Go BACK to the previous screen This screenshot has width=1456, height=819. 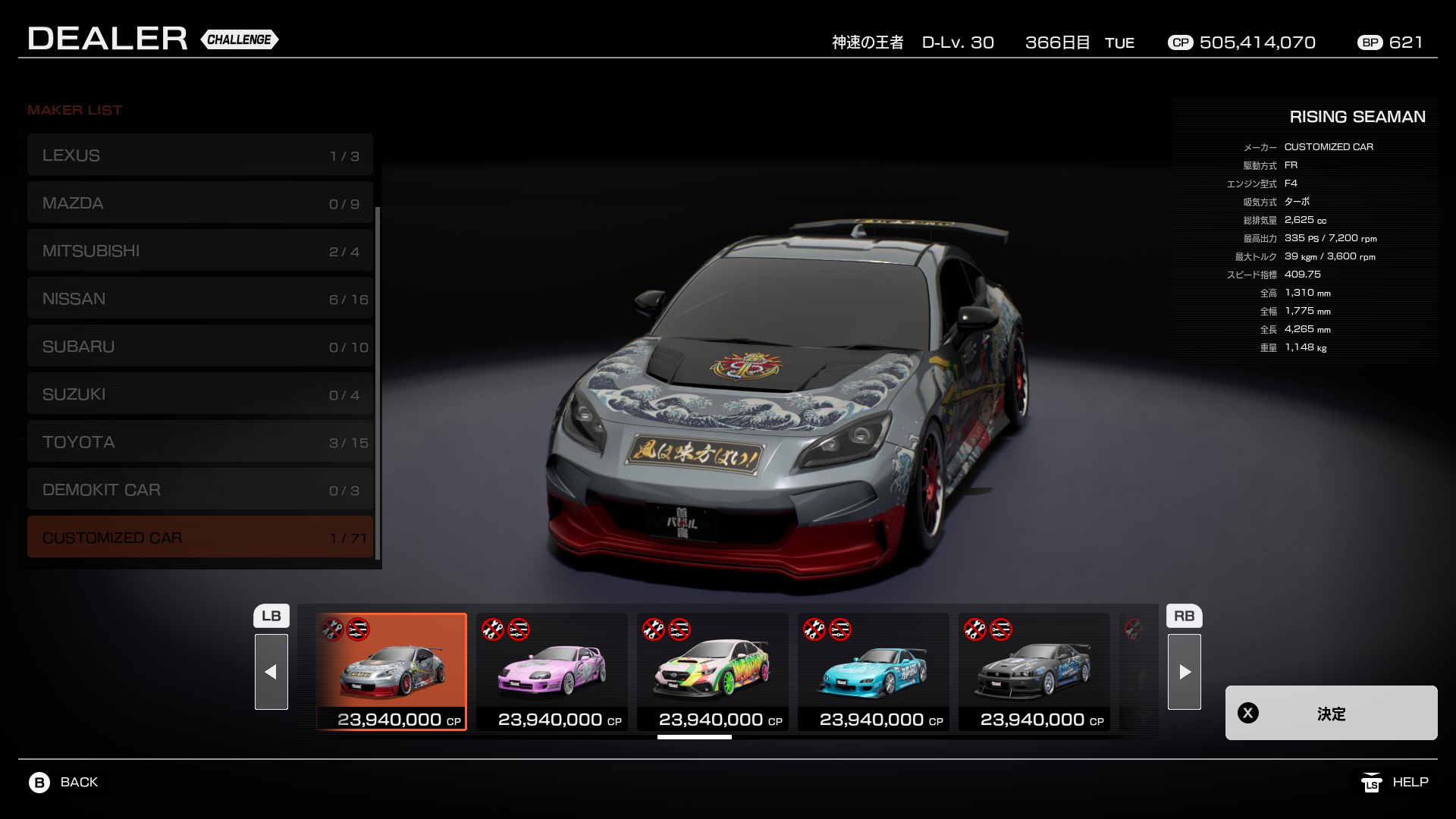[x=64, y=783]
